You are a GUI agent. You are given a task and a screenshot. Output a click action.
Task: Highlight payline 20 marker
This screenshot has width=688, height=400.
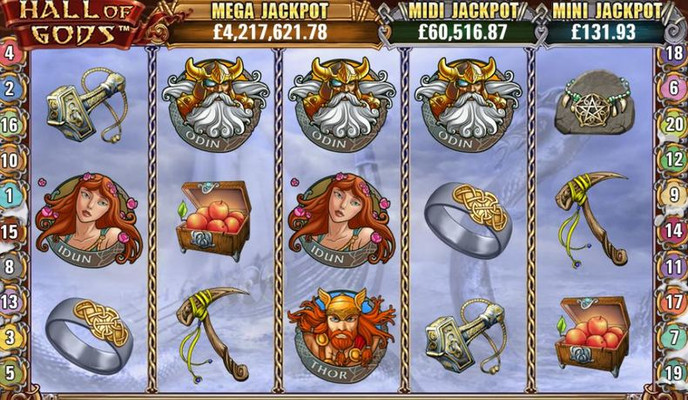point(675,125)
